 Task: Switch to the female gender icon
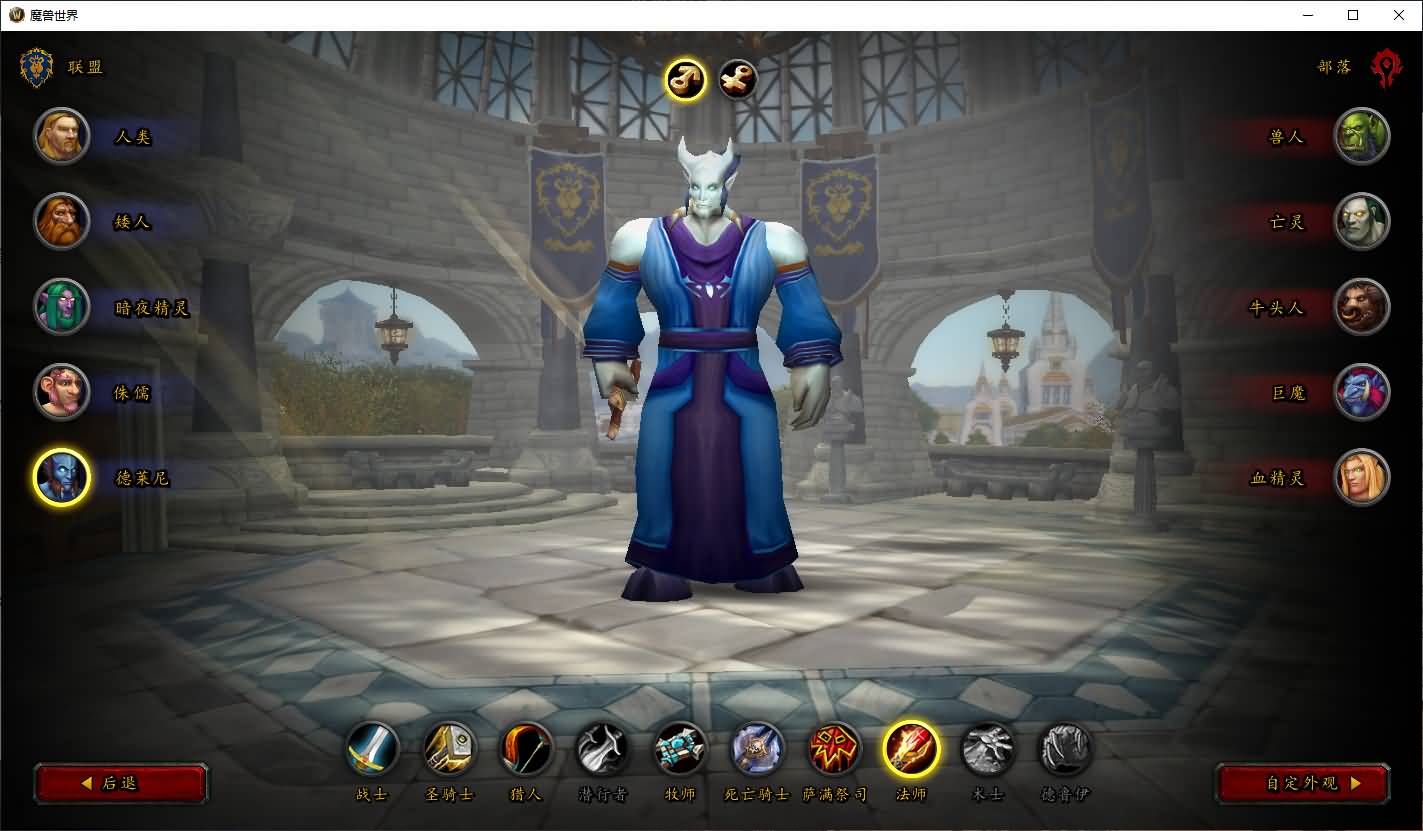coord(738,80)
